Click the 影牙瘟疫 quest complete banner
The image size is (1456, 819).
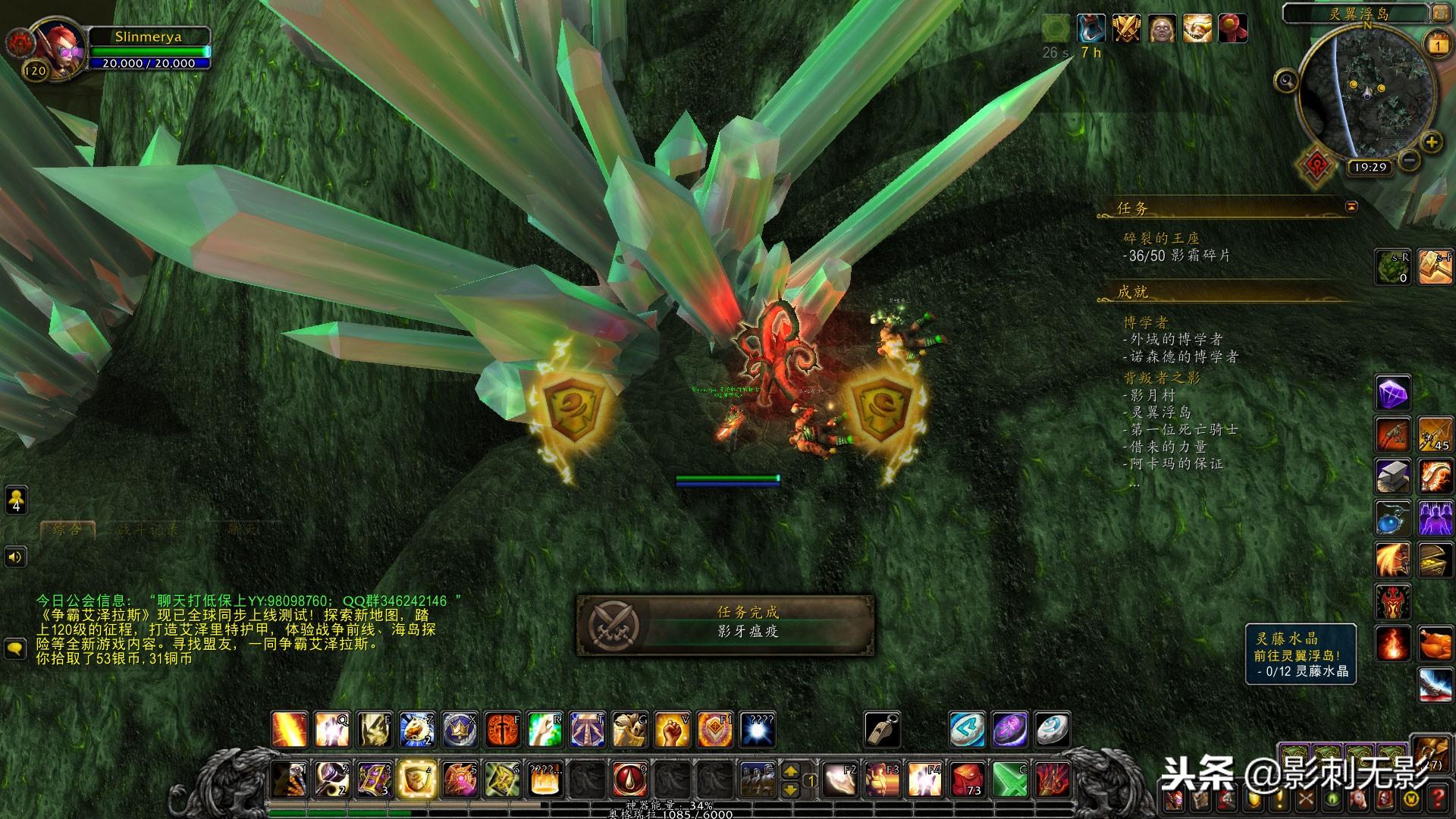(725, 624)
